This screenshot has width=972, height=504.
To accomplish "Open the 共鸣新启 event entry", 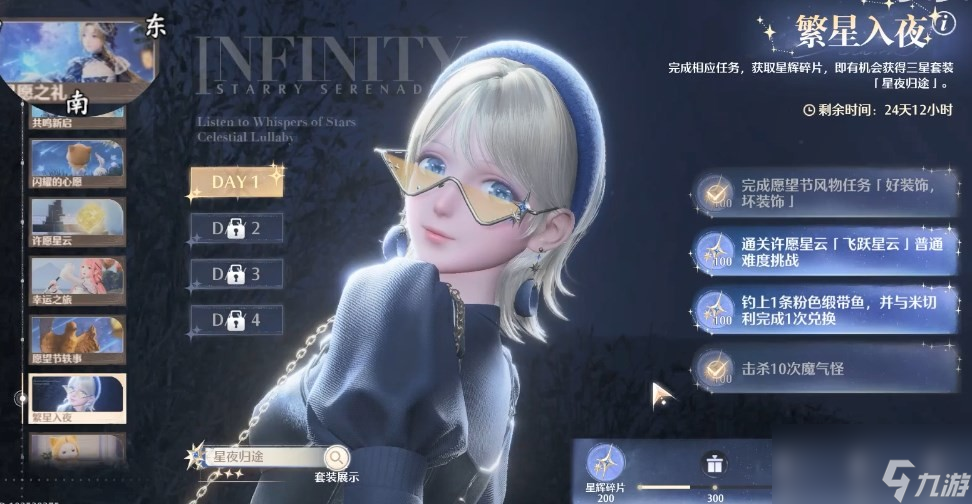I will 77,111.
